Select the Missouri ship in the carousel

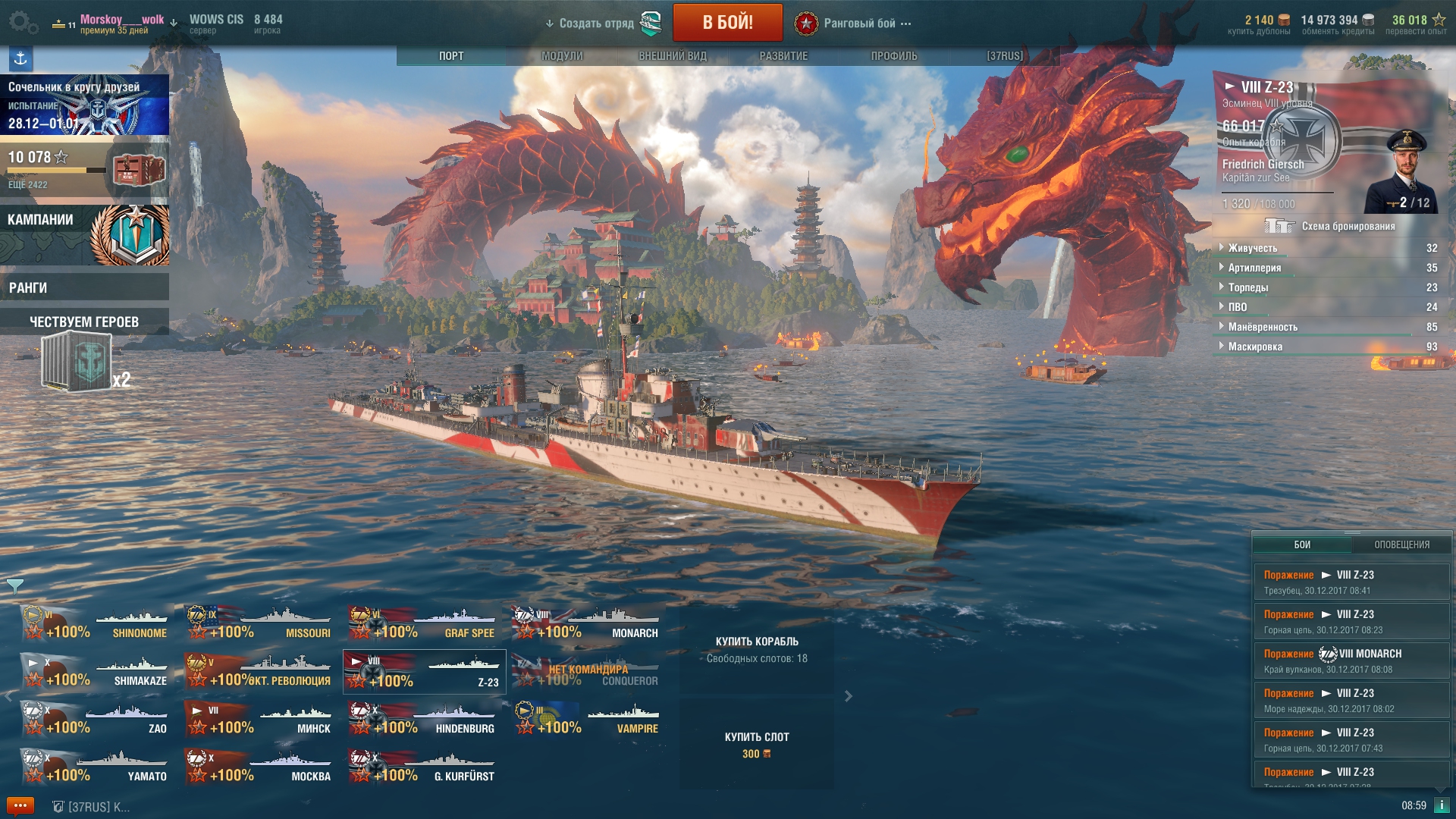click(x=259, y=623)
